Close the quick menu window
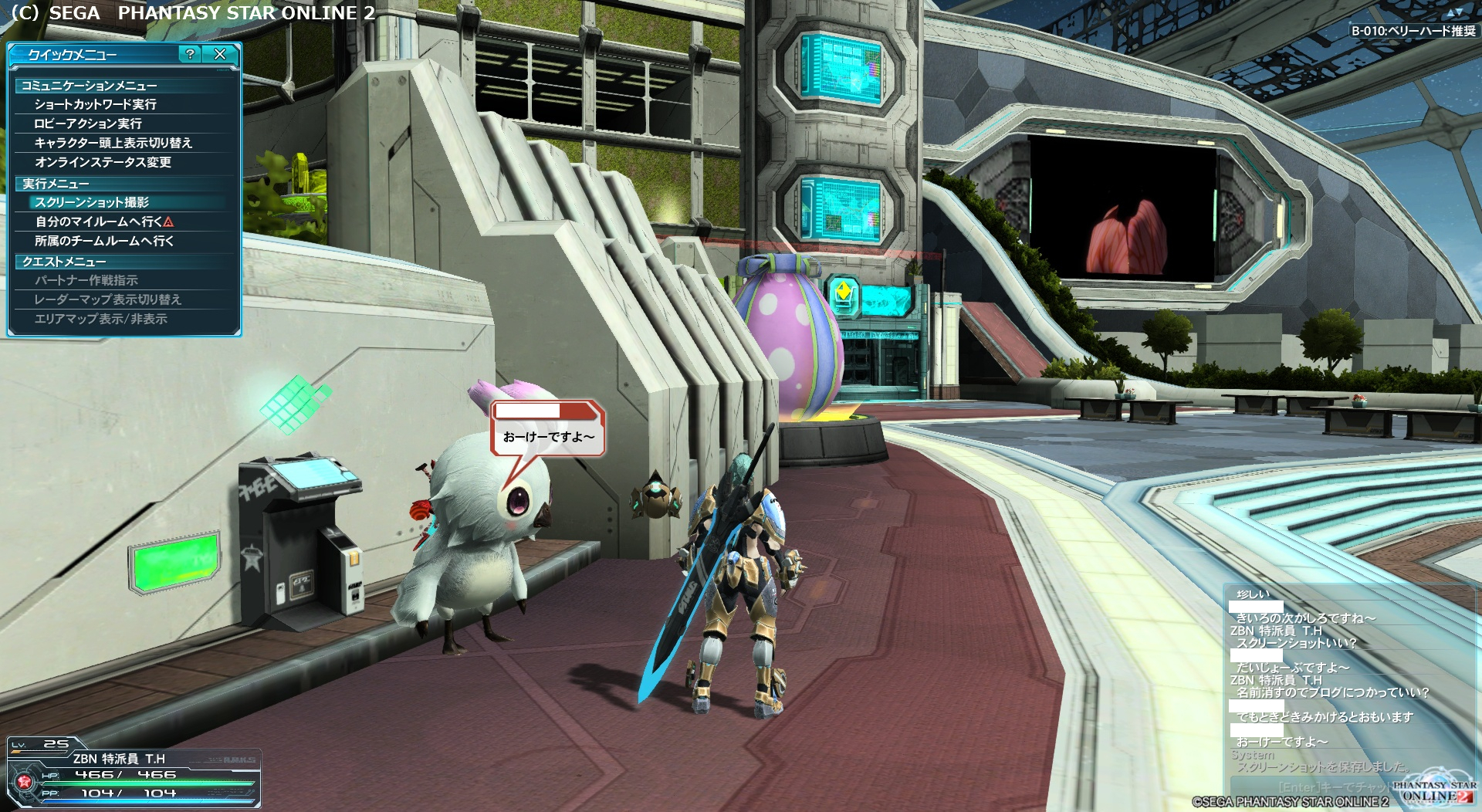The width and height of the screenshot is (1482, 812). [220, 54]
